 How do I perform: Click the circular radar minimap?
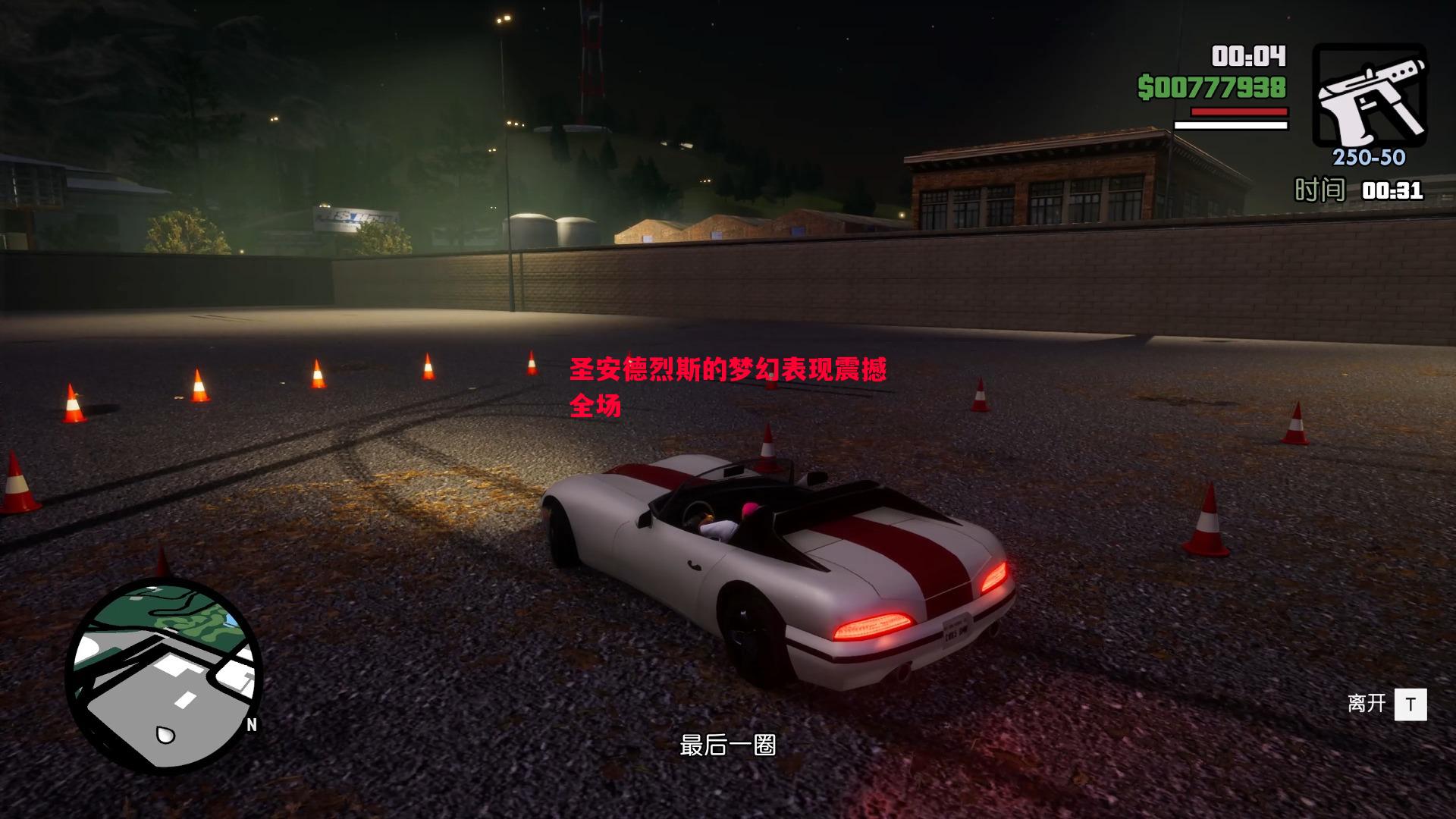(164, 675)
